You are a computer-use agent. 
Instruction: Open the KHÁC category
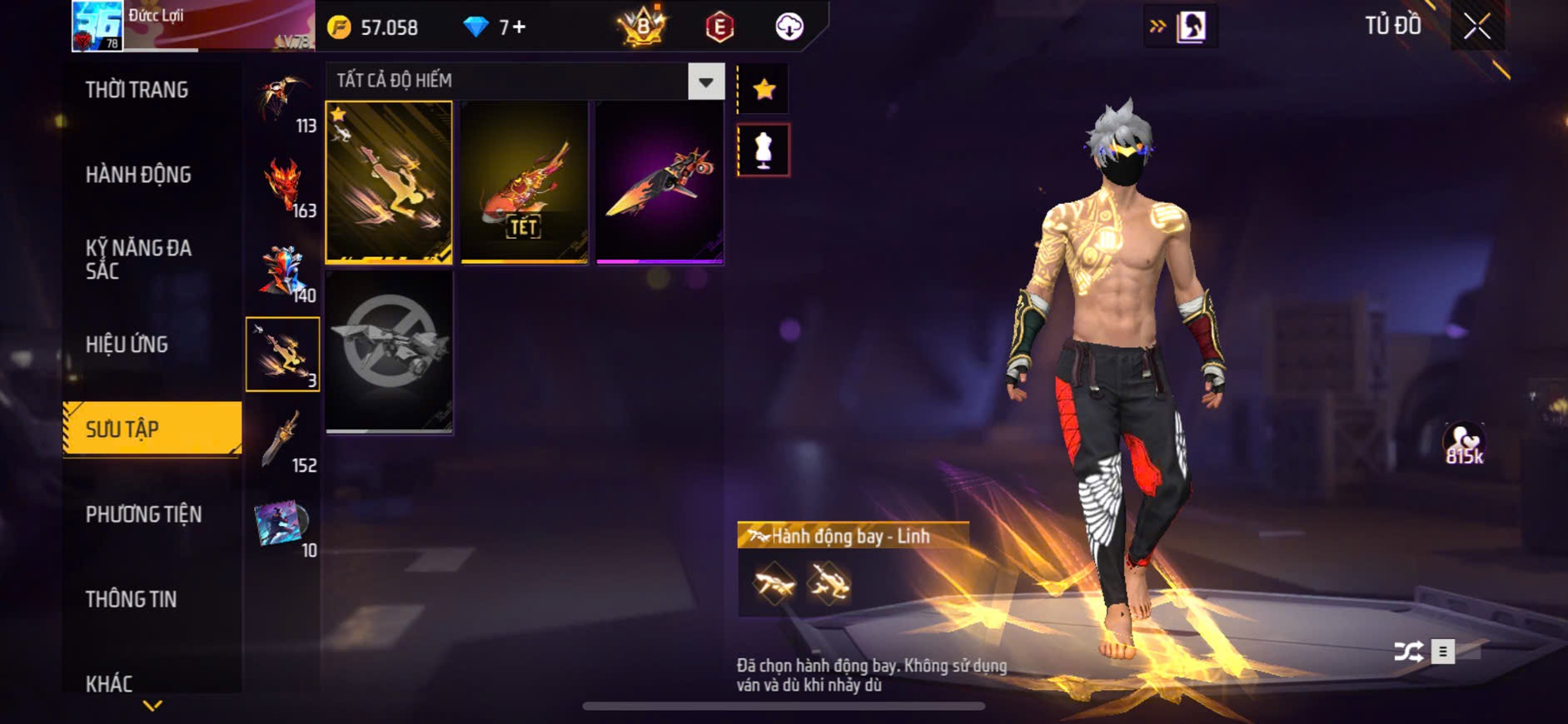(109, 684)
